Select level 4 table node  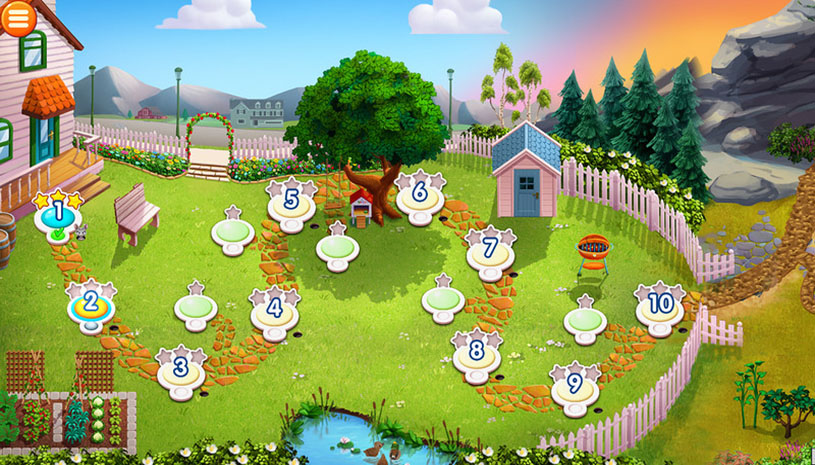(273, 311)
